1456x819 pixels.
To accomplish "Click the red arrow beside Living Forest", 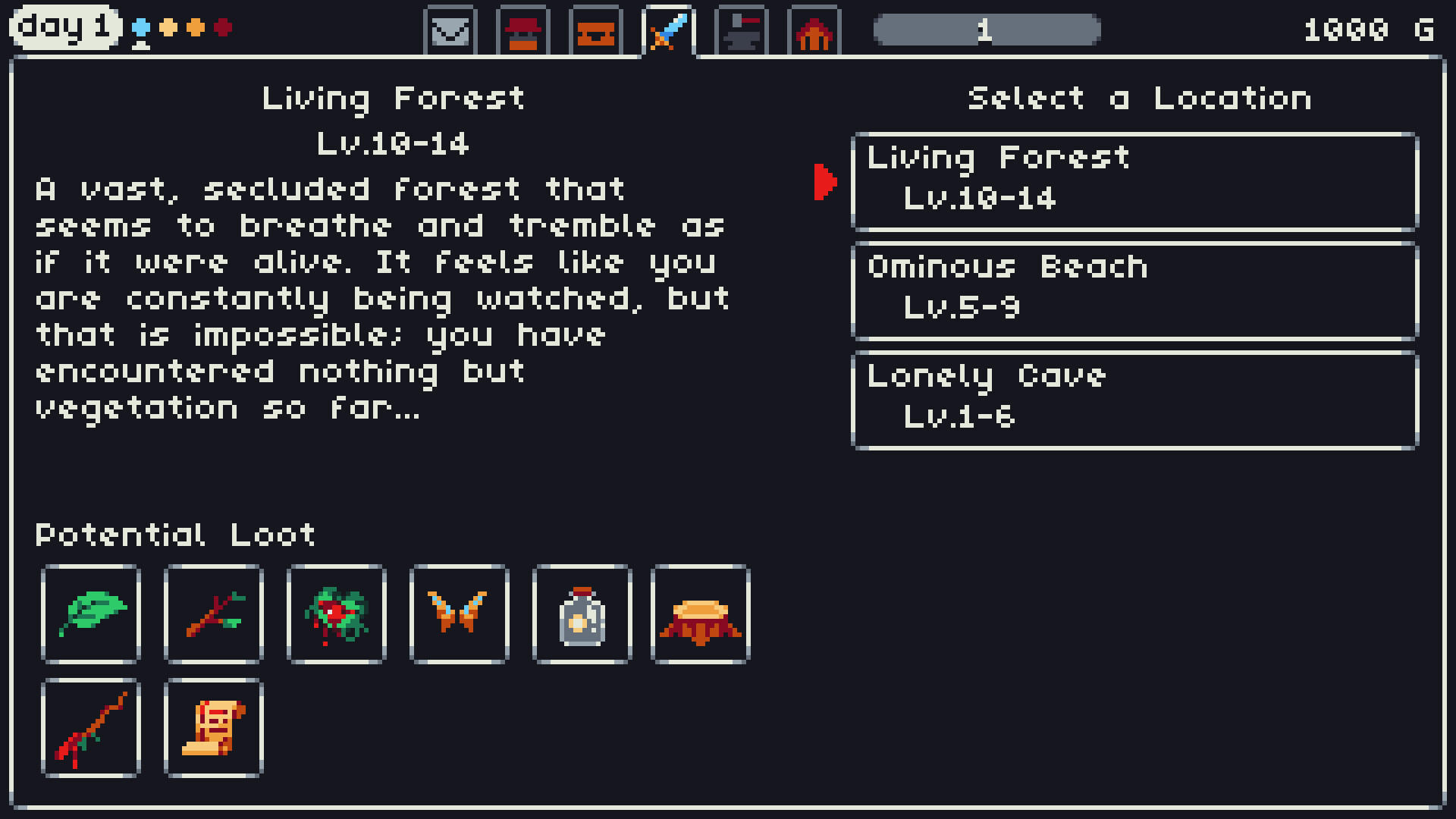I will (x=826, y=180).
